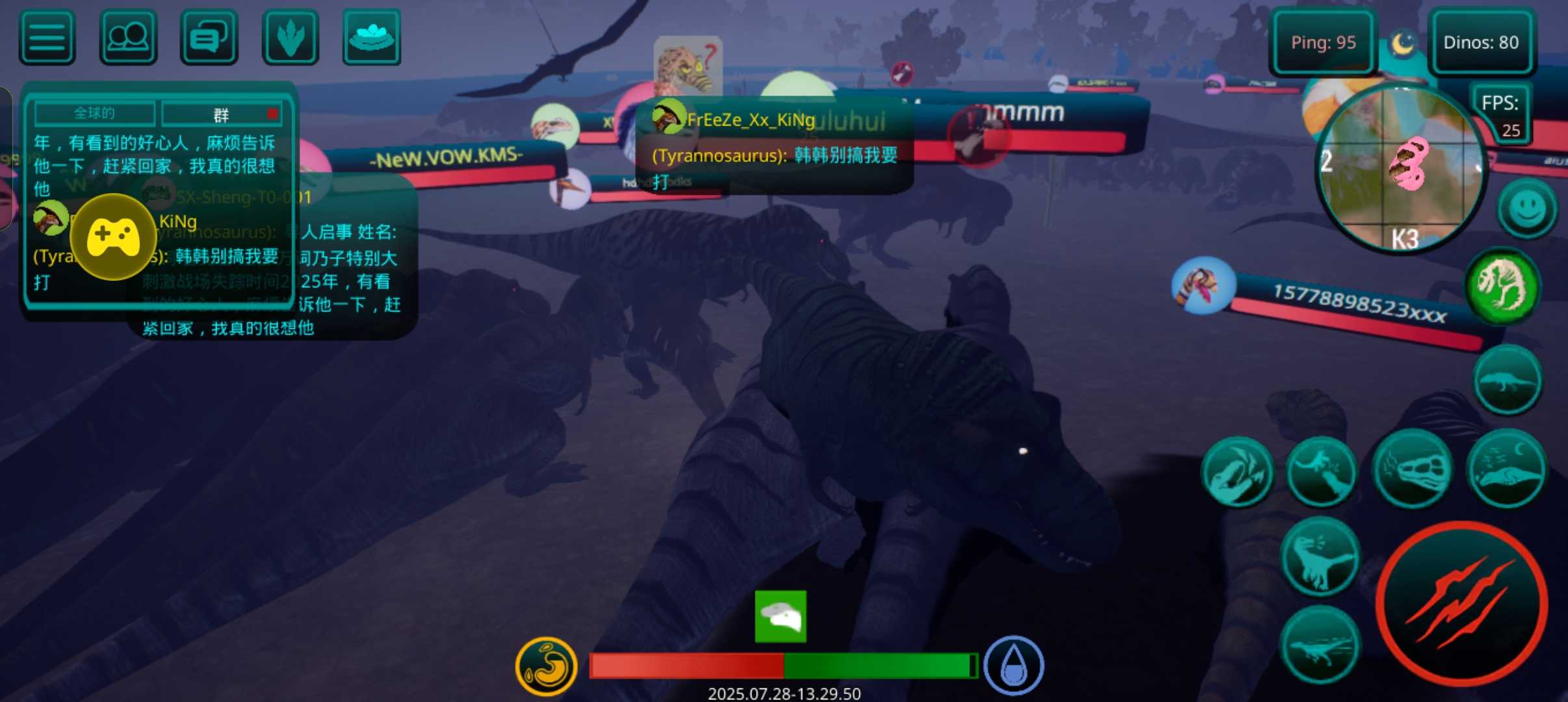Select the green dinosaur head icon
Image resolution: width=1568 pixels, height=702 pixels.
click(x=780, y=616)
